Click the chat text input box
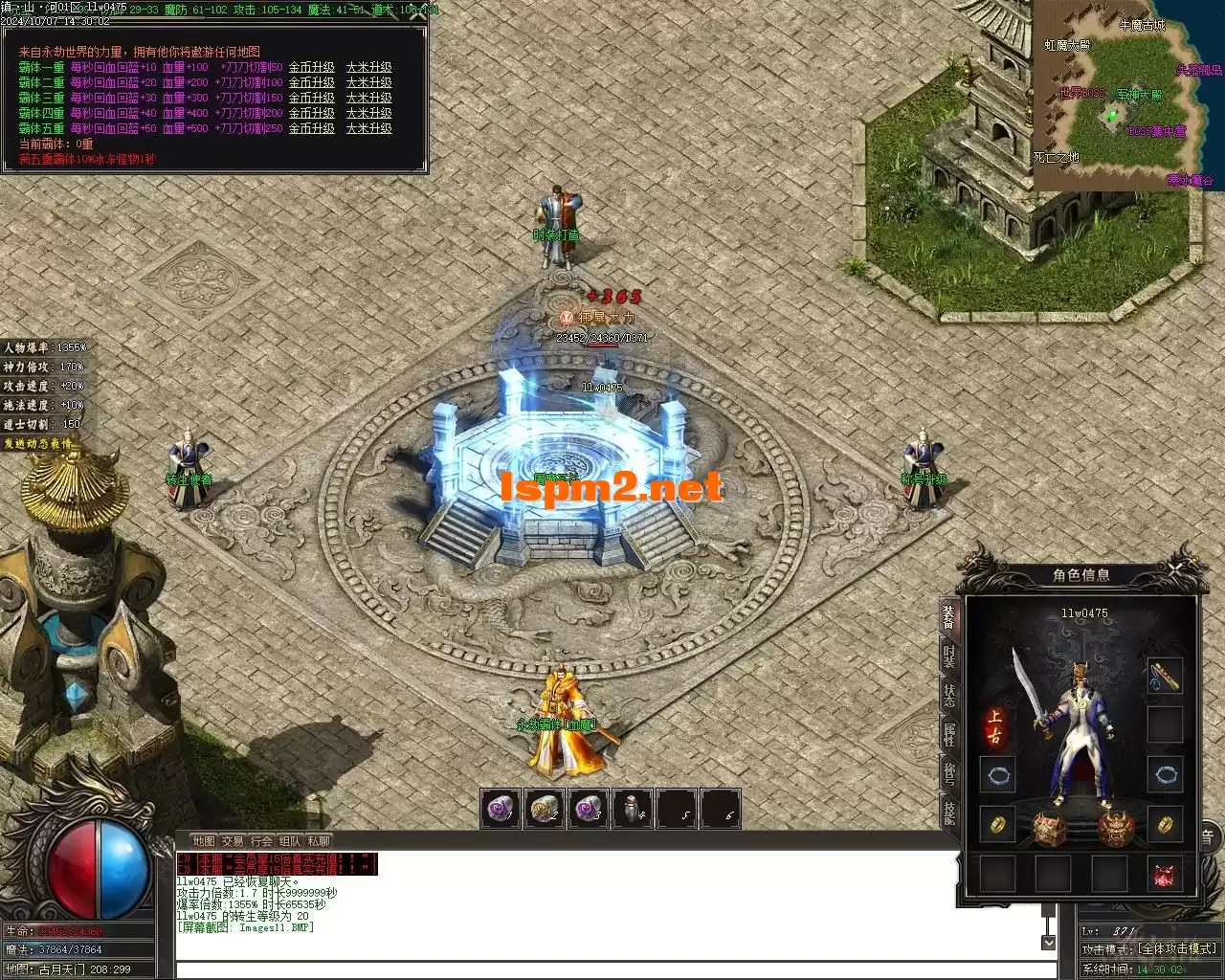The height and width of the screenshot is (980, 1225). click(612, 970)
